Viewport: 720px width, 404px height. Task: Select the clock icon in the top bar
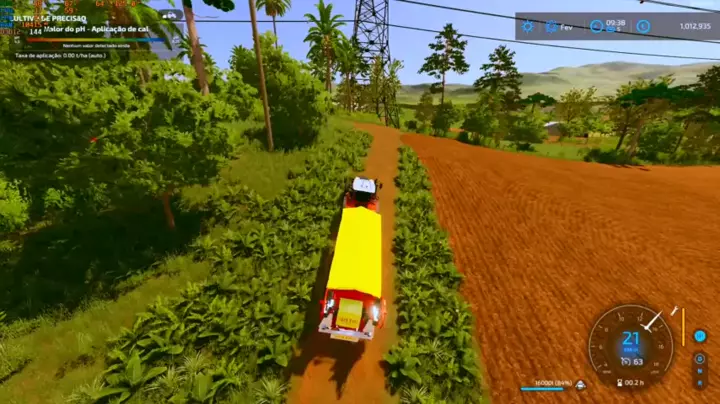(597, 26)
